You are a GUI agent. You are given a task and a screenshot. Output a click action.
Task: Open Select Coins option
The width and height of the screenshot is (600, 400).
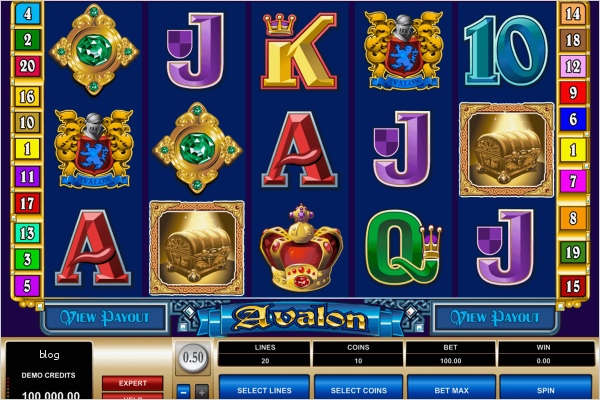coord(358,387)
